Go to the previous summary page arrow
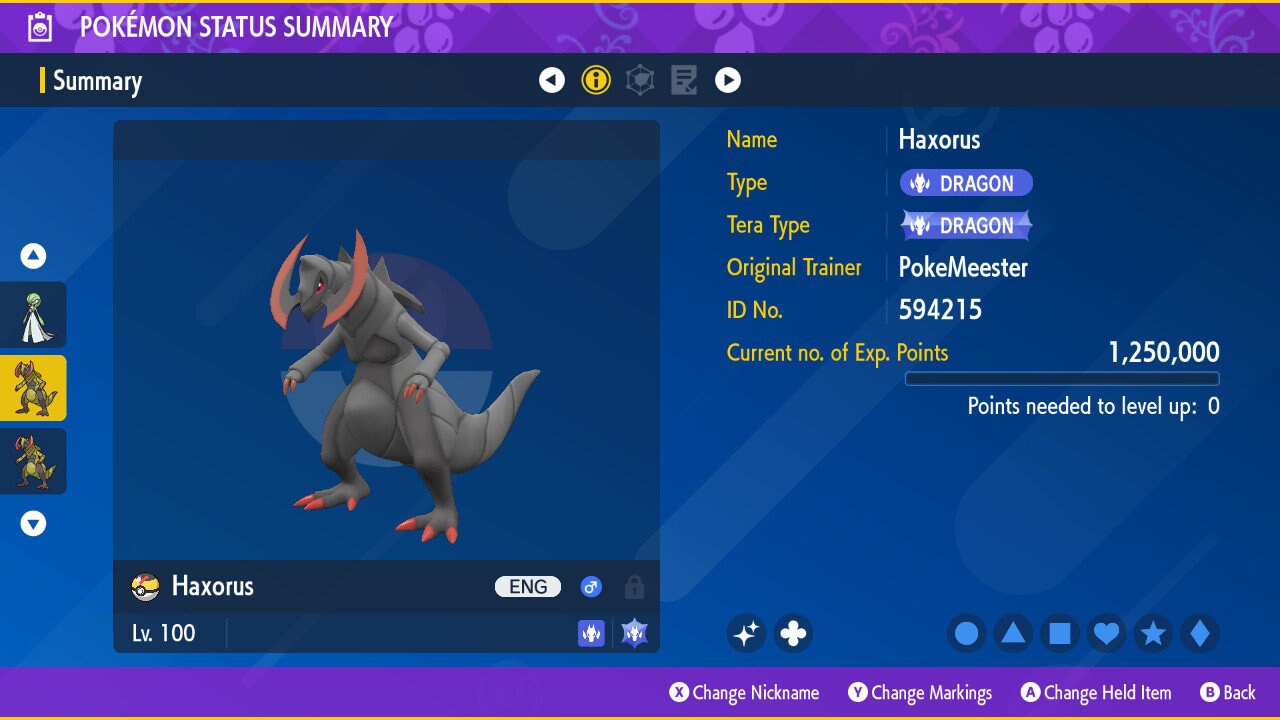Viewport: 1280px width, 720px height. pos(552,80)
